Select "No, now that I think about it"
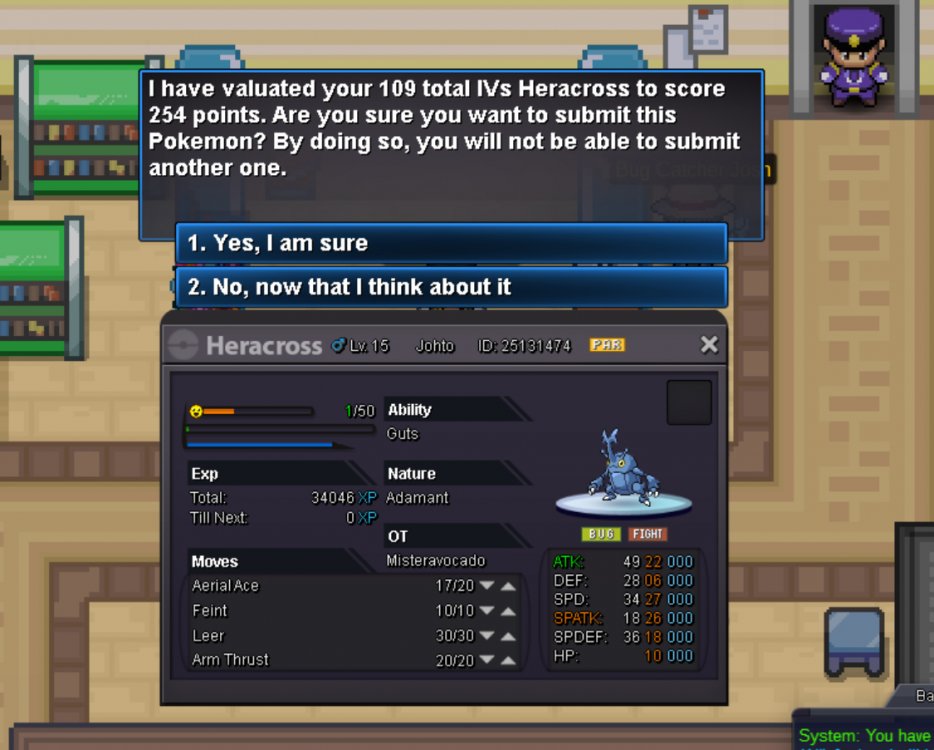The image size is (934, 750). (x=450, y=287)
